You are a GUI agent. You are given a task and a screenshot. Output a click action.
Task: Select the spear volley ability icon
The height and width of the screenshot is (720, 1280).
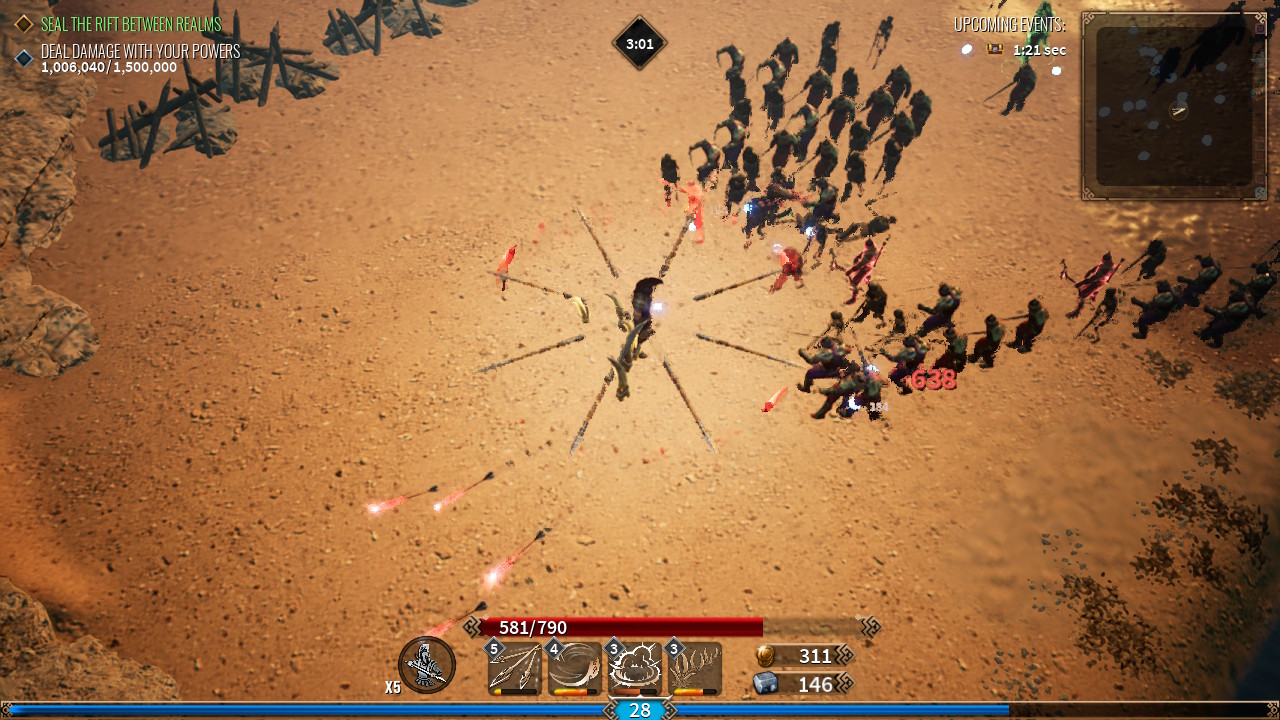pos(515,668)
